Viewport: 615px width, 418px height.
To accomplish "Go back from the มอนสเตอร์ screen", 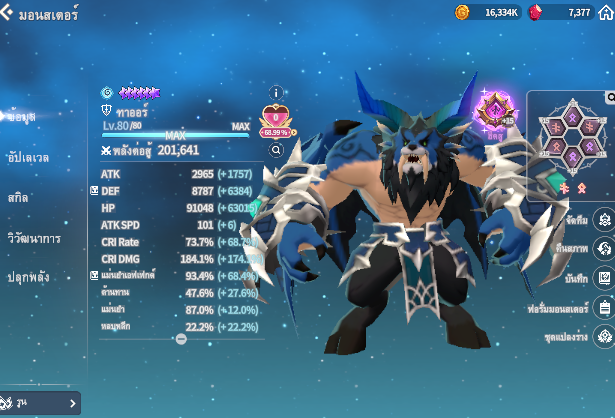I will [x=9, y=14].
